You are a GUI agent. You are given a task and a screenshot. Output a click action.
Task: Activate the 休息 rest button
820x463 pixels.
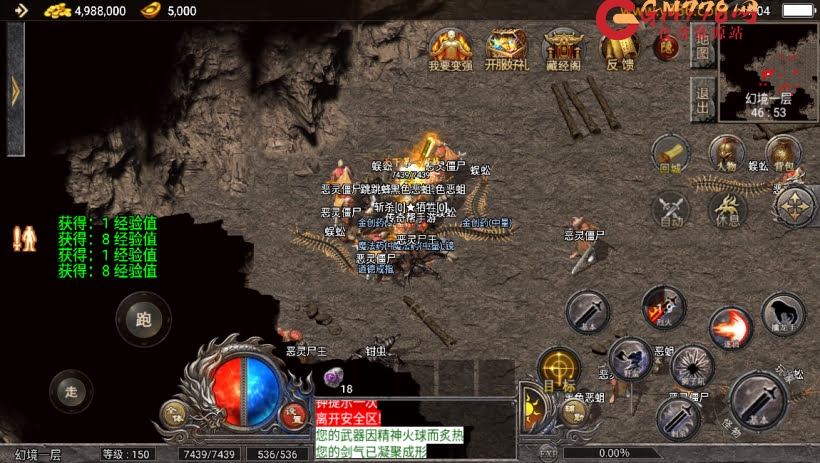point(727,208)
